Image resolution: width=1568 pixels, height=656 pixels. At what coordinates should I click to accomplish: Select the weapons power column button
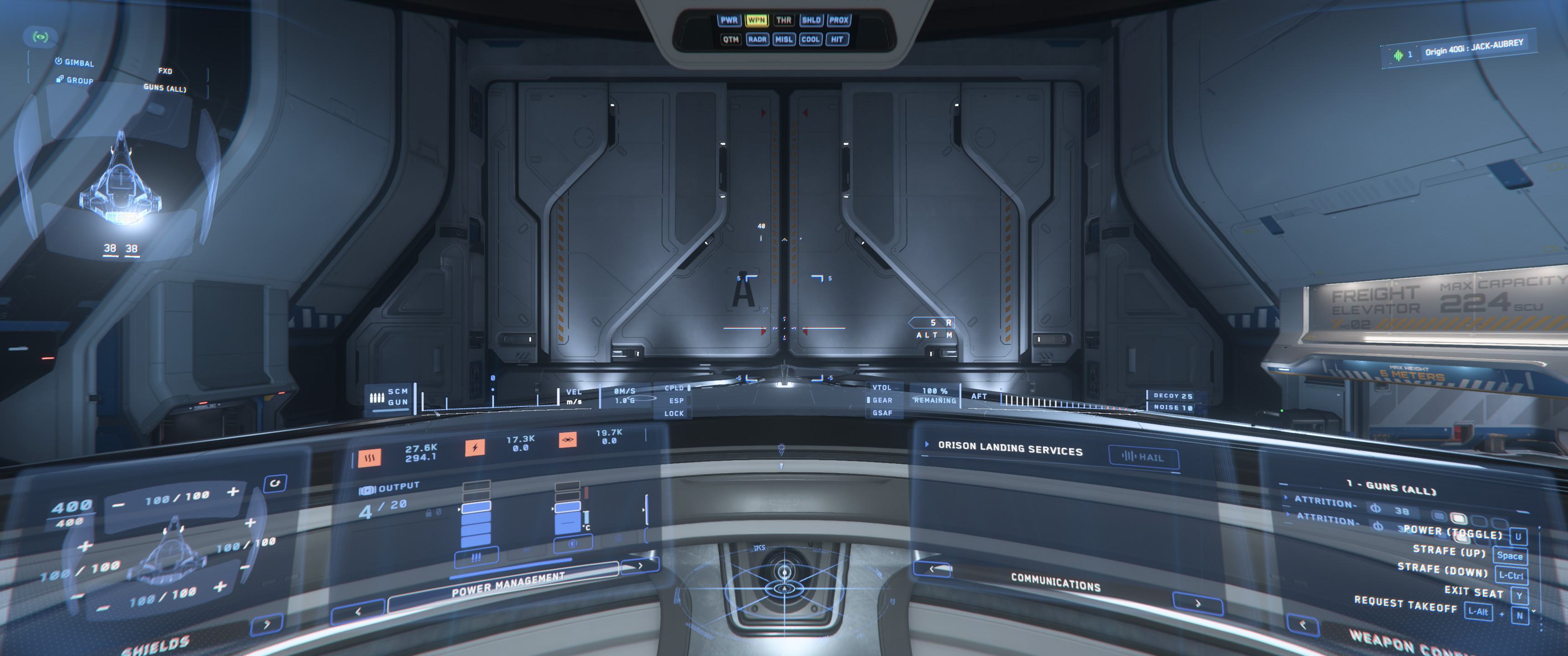(x=476, y=557)
